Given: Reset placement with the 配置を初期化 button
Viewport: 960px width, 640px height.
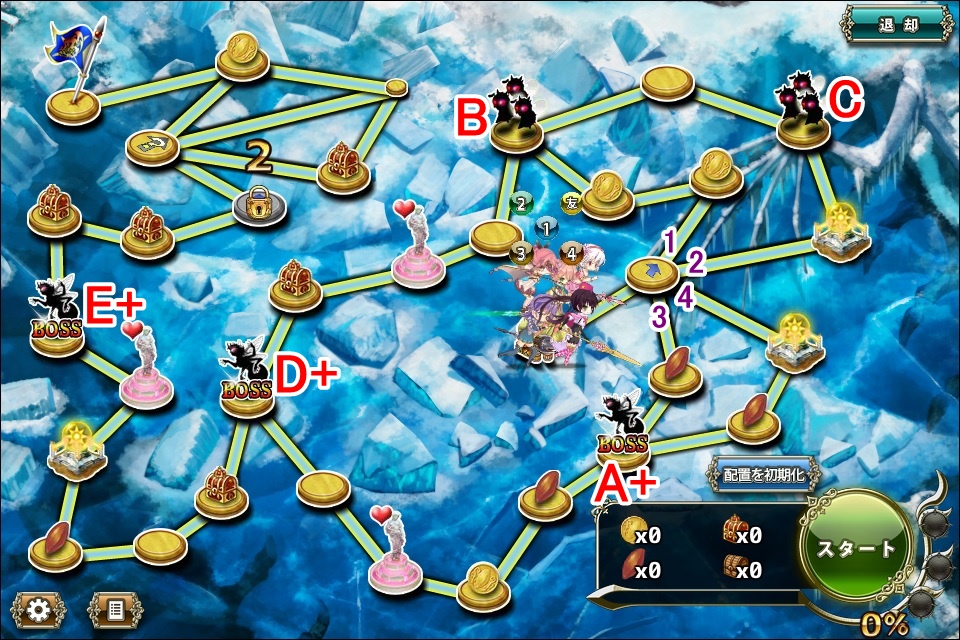Looking at the screenshot, I should click(x=763, y=475).
